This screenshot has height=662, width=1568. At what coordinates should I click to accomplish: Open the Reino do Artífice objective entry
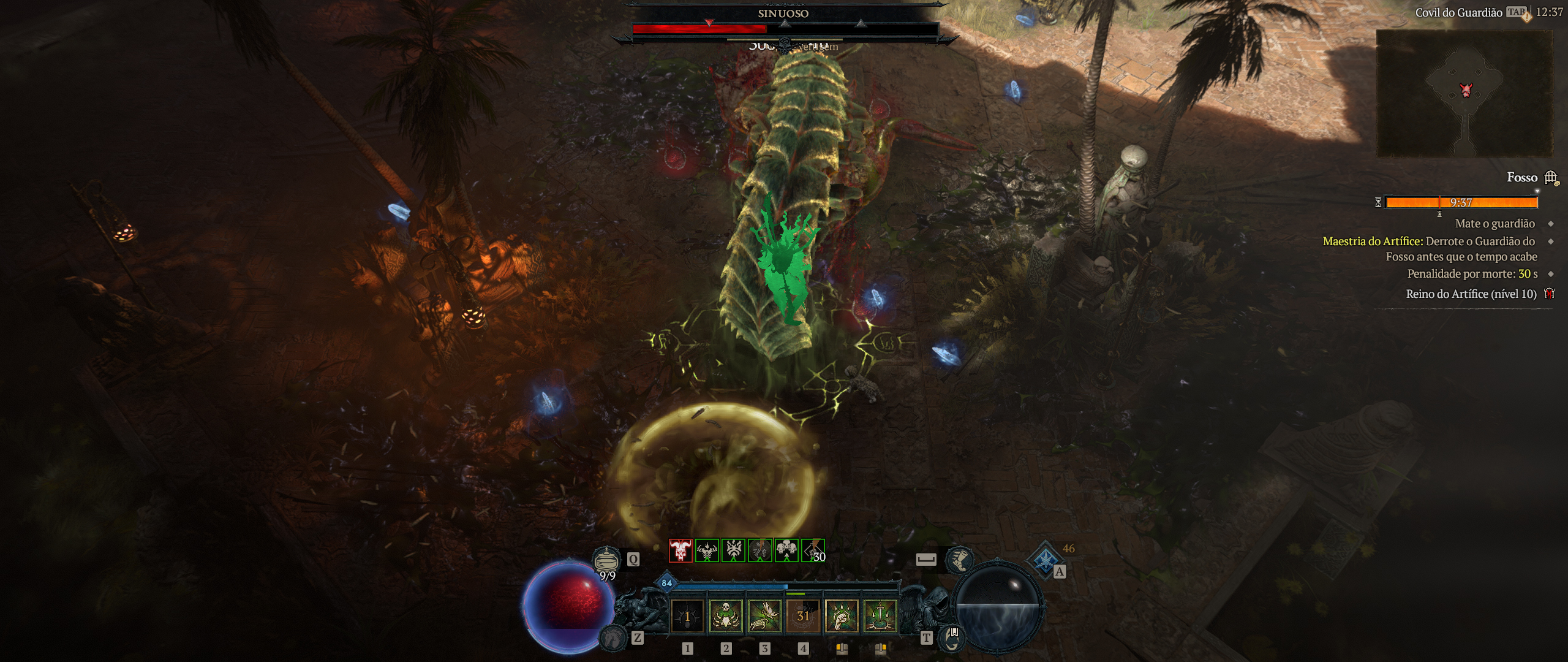1471,294
